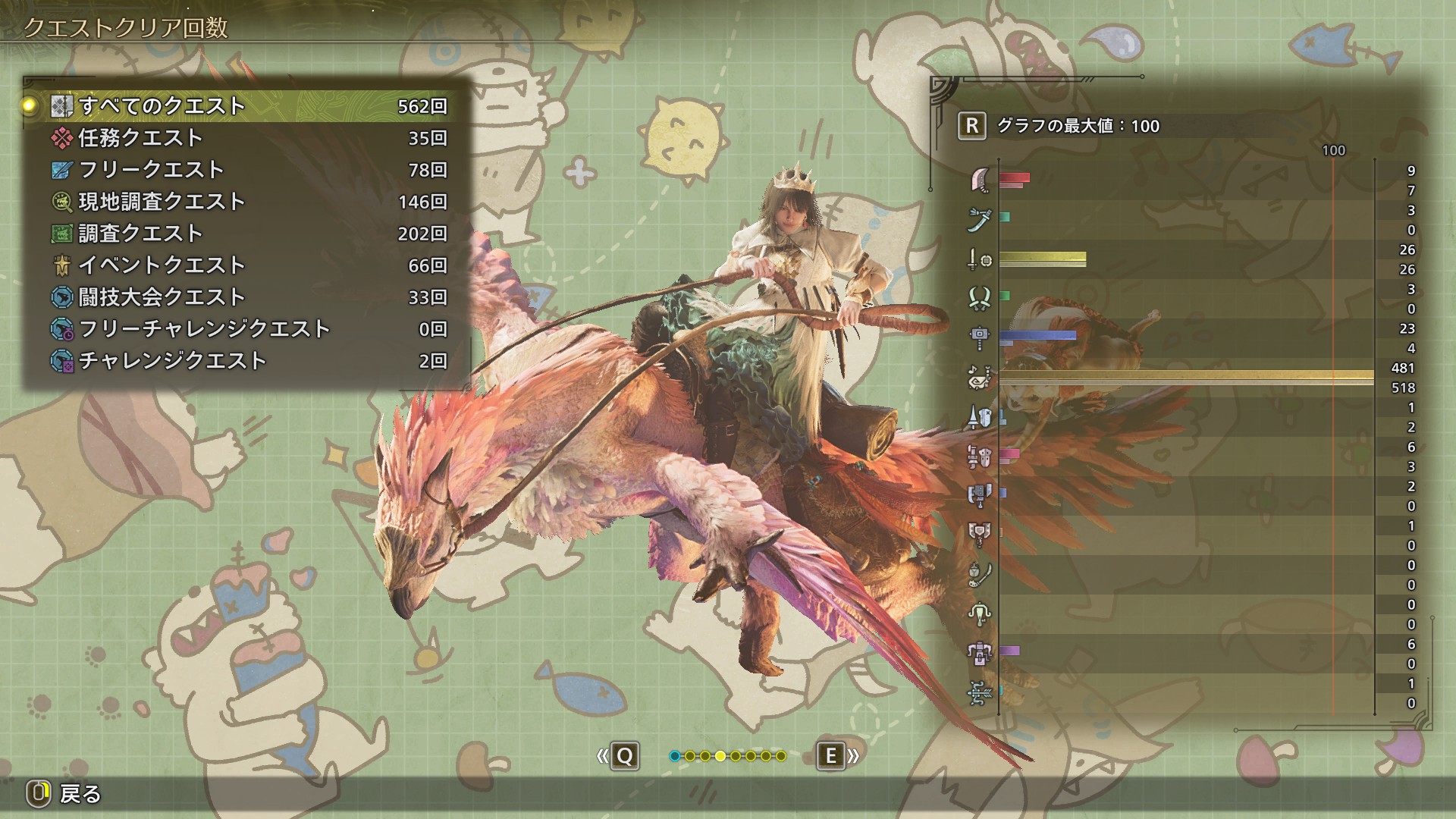Viewport: 1456px width, 819px height.
Task: Choose the 任務クエスト entry
Action: pyautogui.click(x=249, y=138)
